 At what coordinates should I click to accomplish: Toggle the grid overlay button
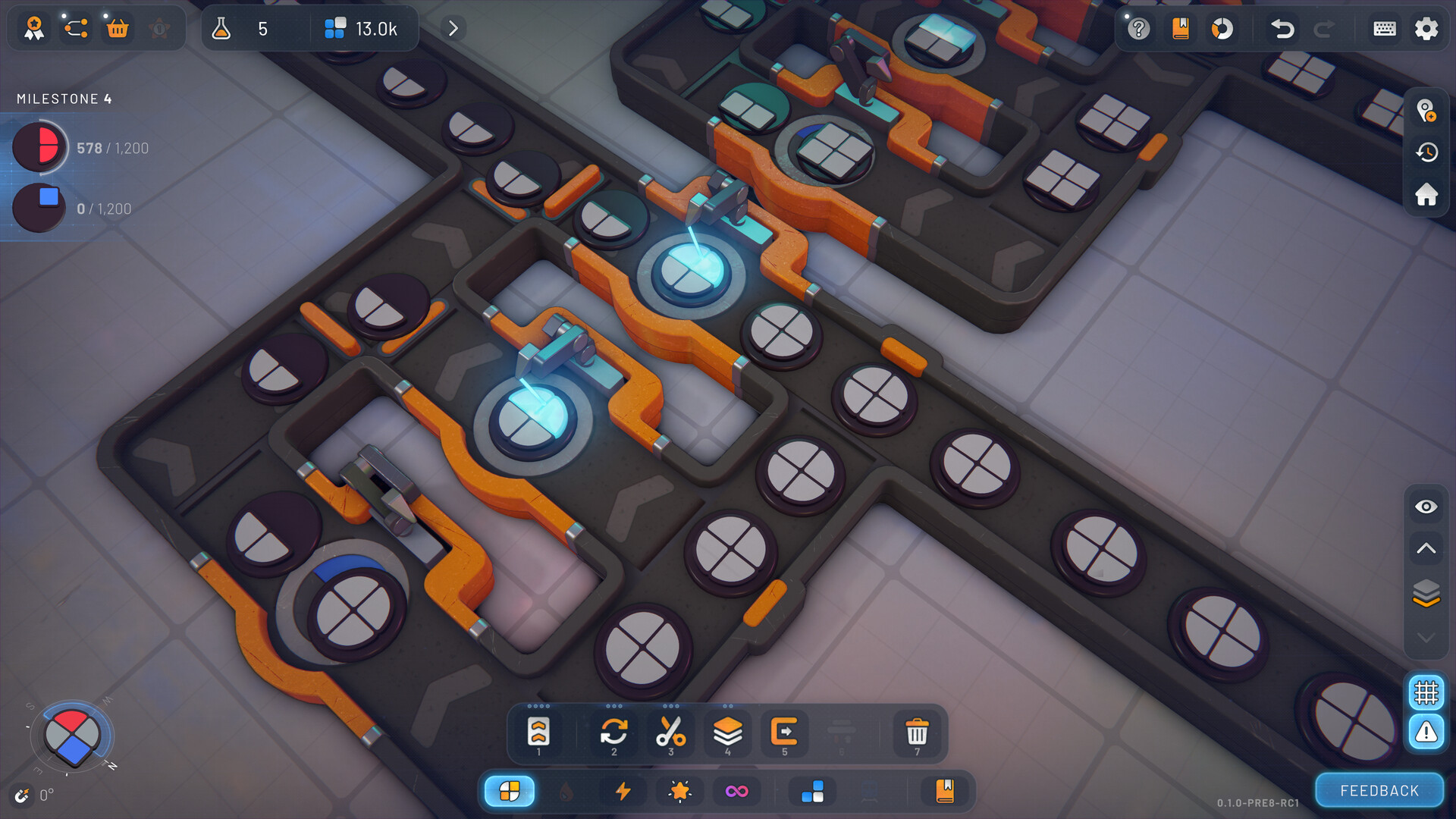click(1426, 692)
